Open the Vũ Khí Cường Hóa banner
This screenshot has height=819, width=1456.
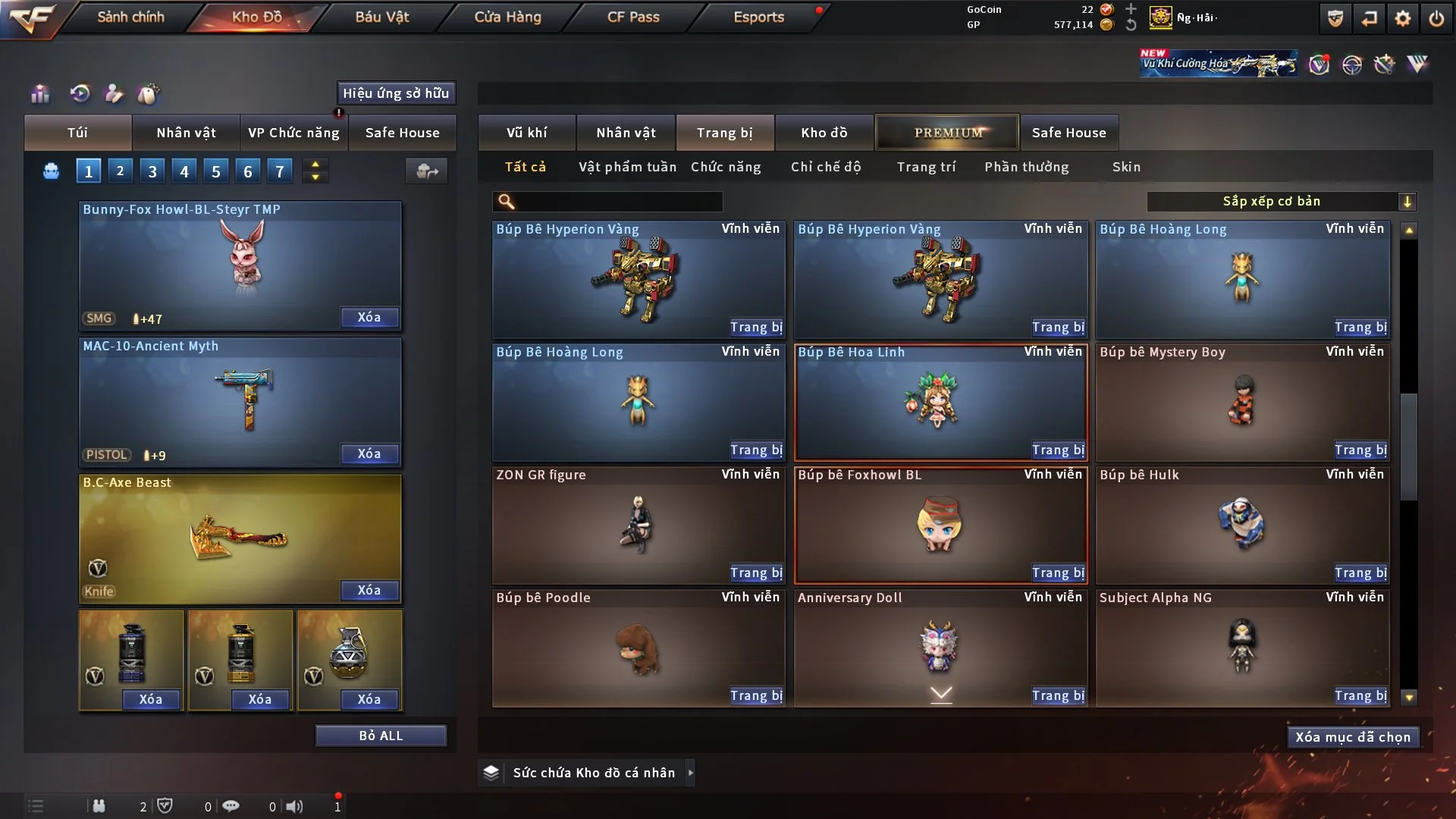[1218, 64]
